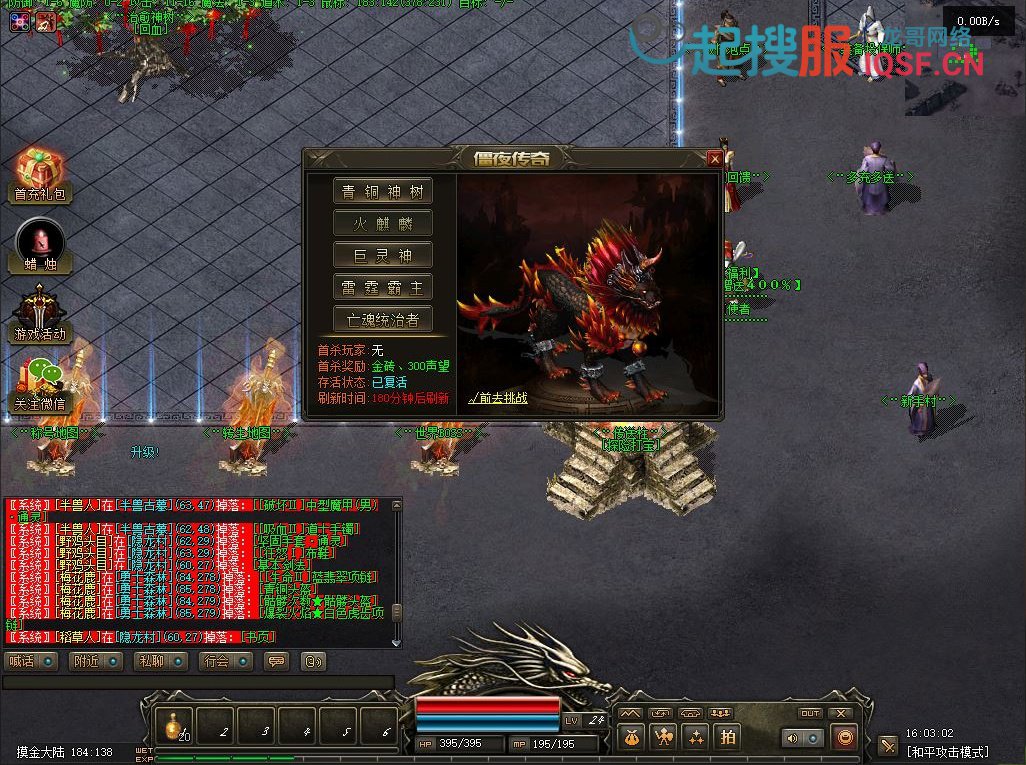Use the potion in hotbar slot 1

[x=174, y=725]
